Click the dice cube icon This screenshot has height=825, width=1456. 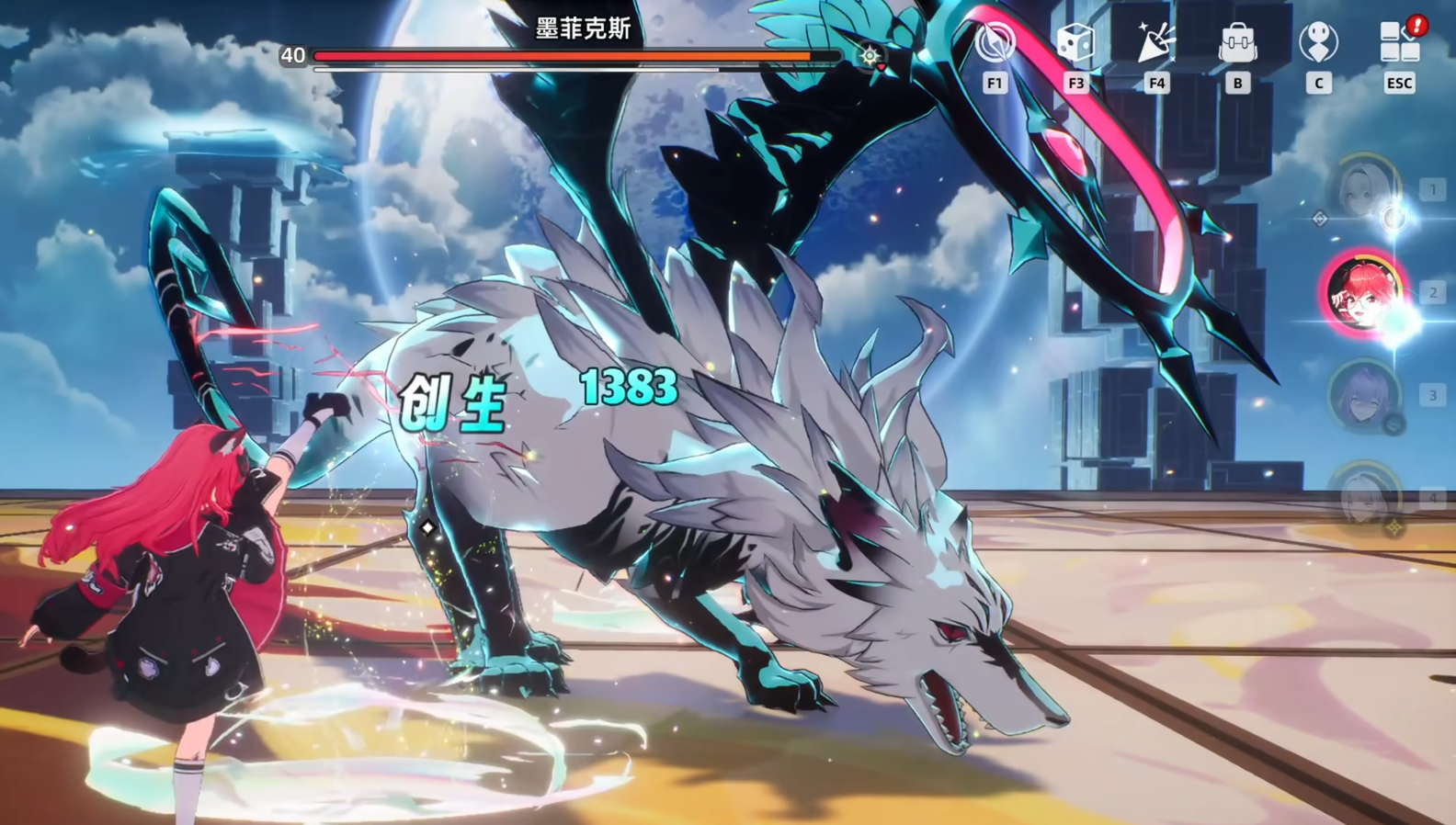click(x=1075, y=43)
